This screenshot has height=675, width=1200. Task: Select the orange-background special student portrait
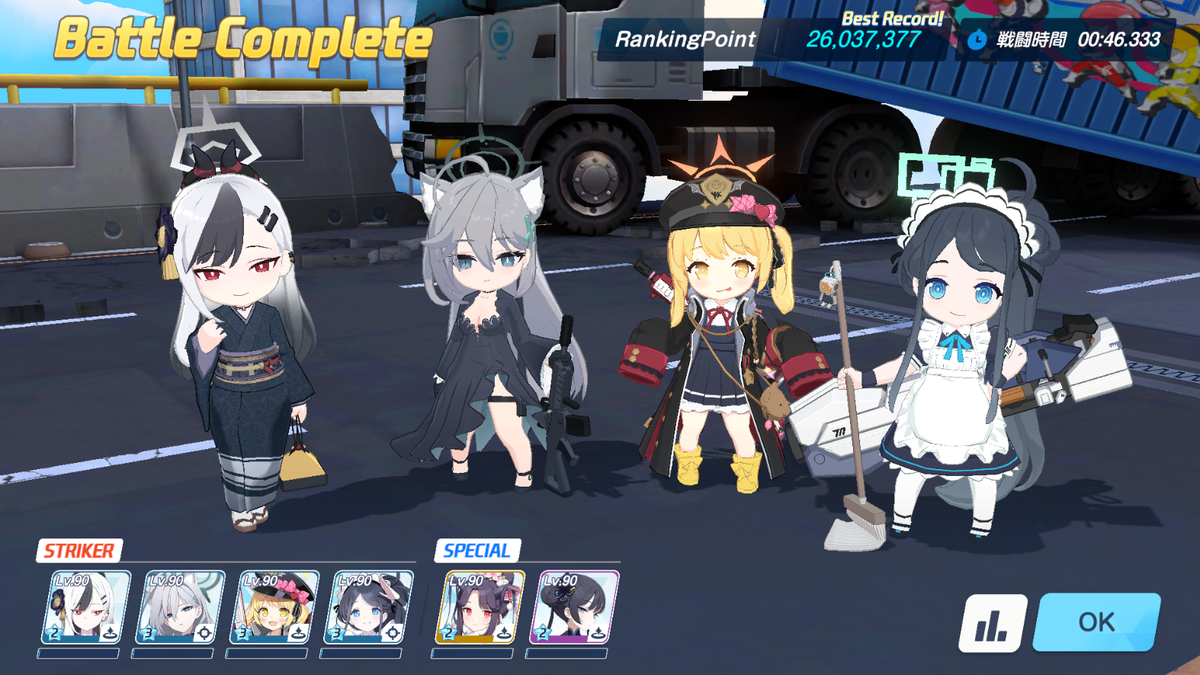click(479, 607)
